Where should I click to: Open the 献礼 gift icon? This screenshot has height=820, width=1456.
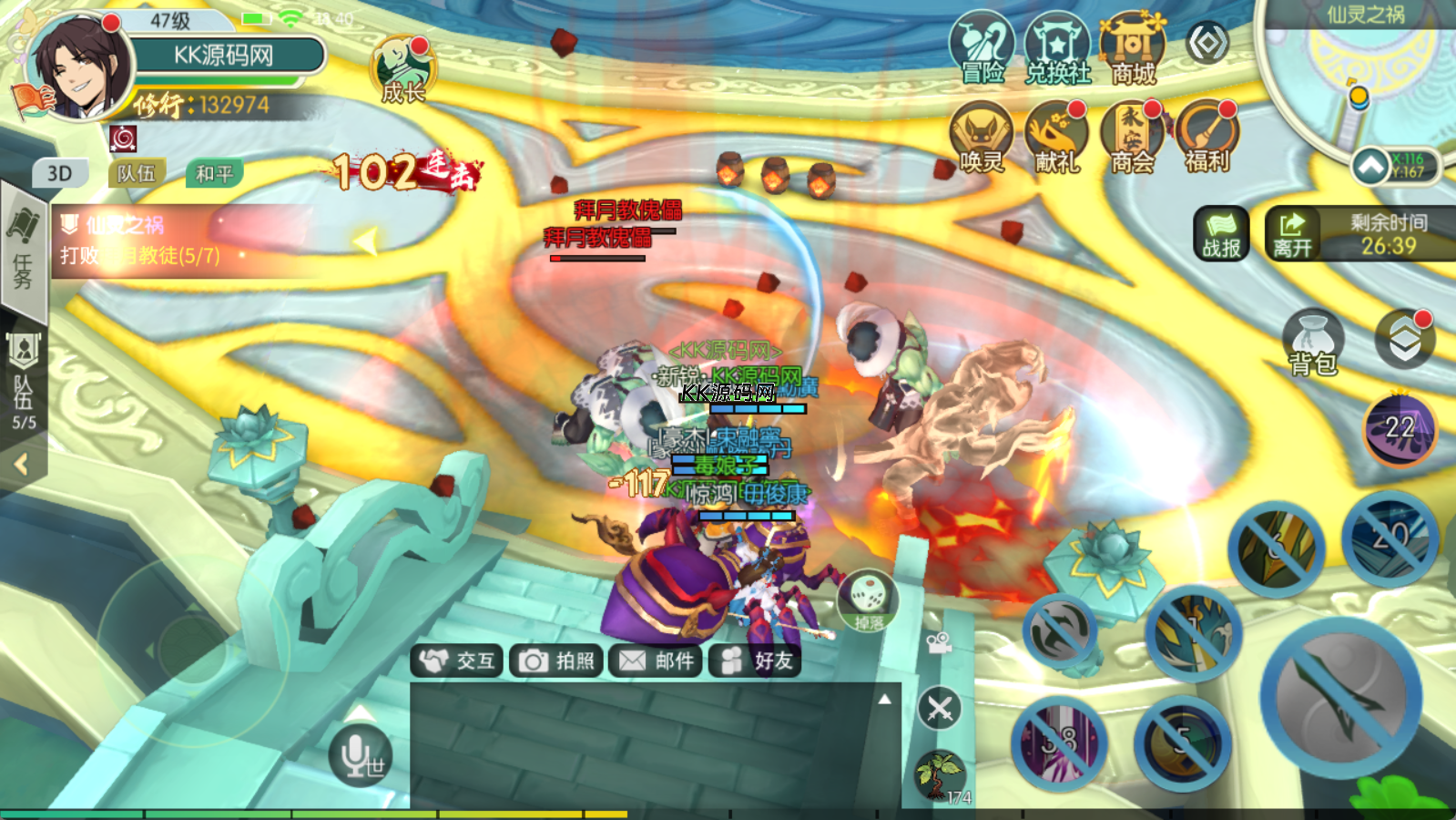[1057, 137]
